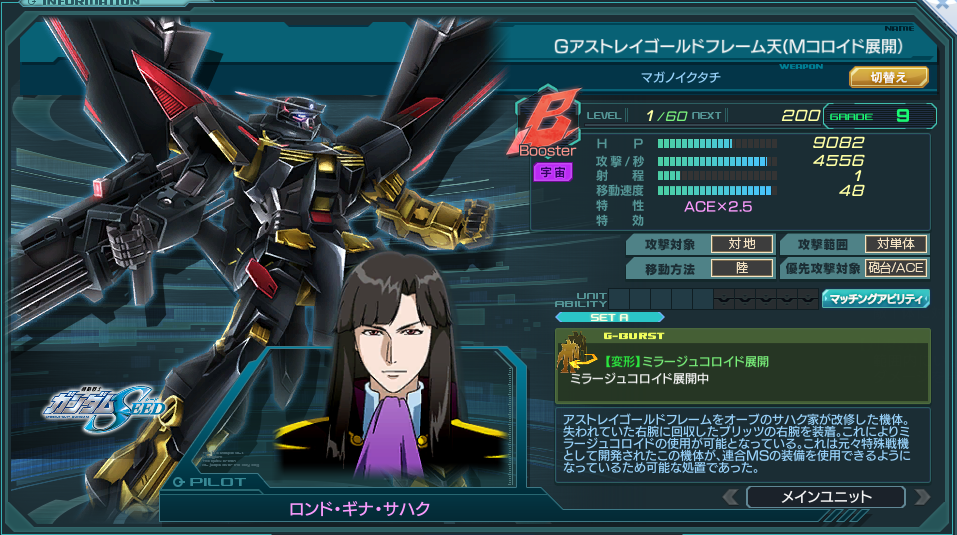Image resolution: width=957 pixels, height=535 pixels.
Task: Show the next unit with the right arrow
Action: 921,497
